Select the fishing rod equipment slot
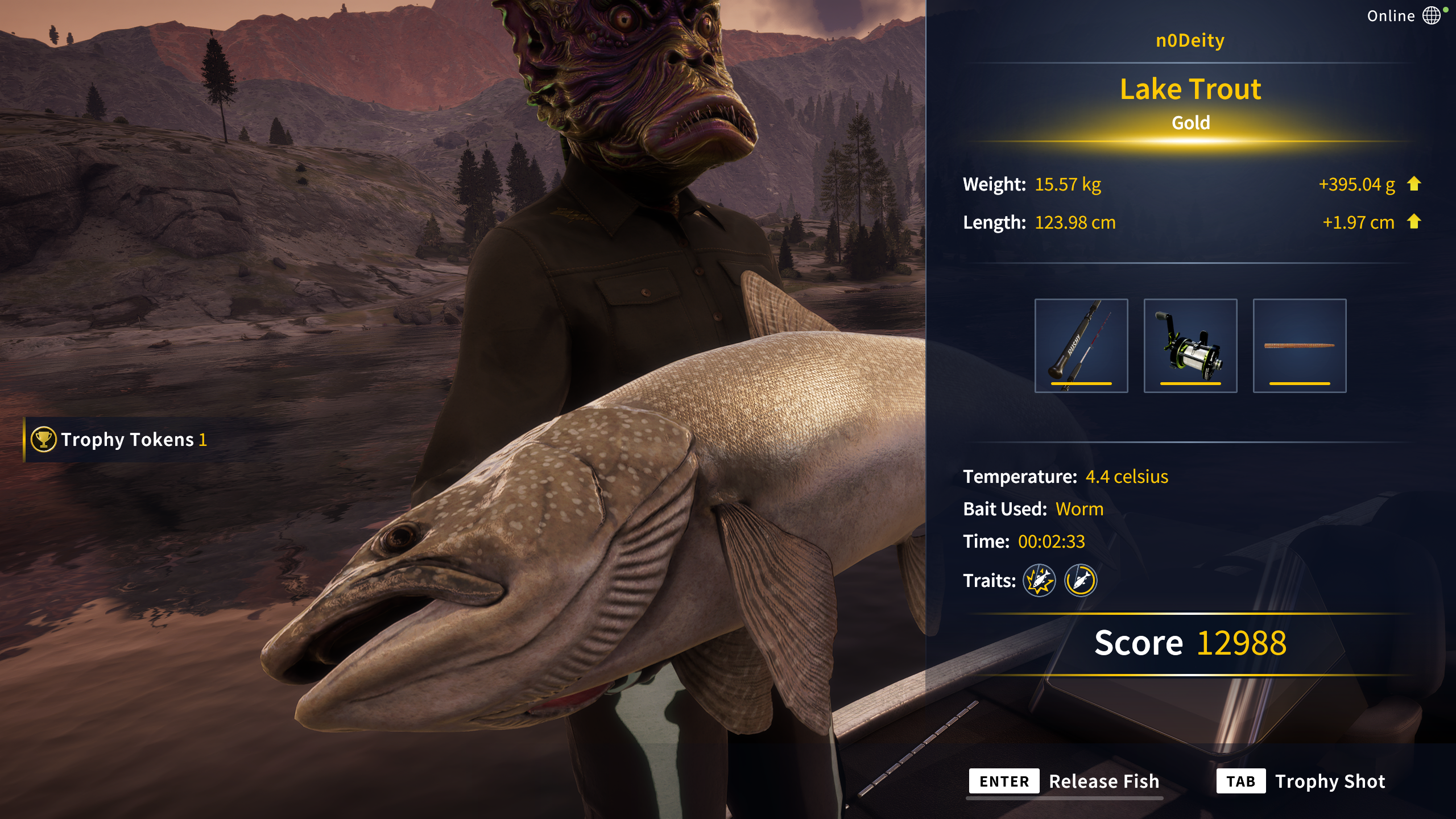This screenshot has width=1456, height=819. coord(1081,345)
